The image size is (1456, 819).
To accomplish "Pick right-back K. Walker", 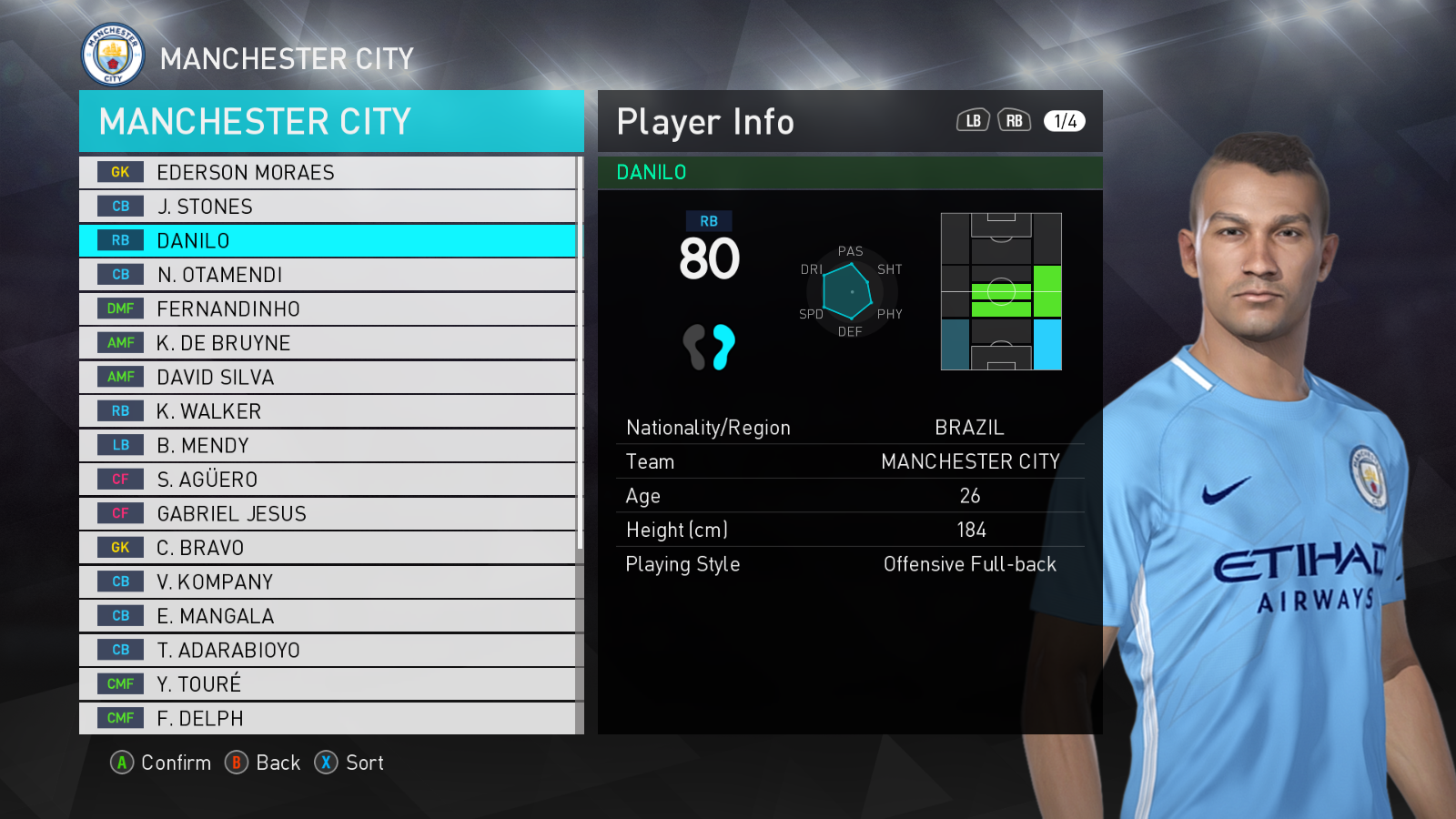I will point(328,411).
